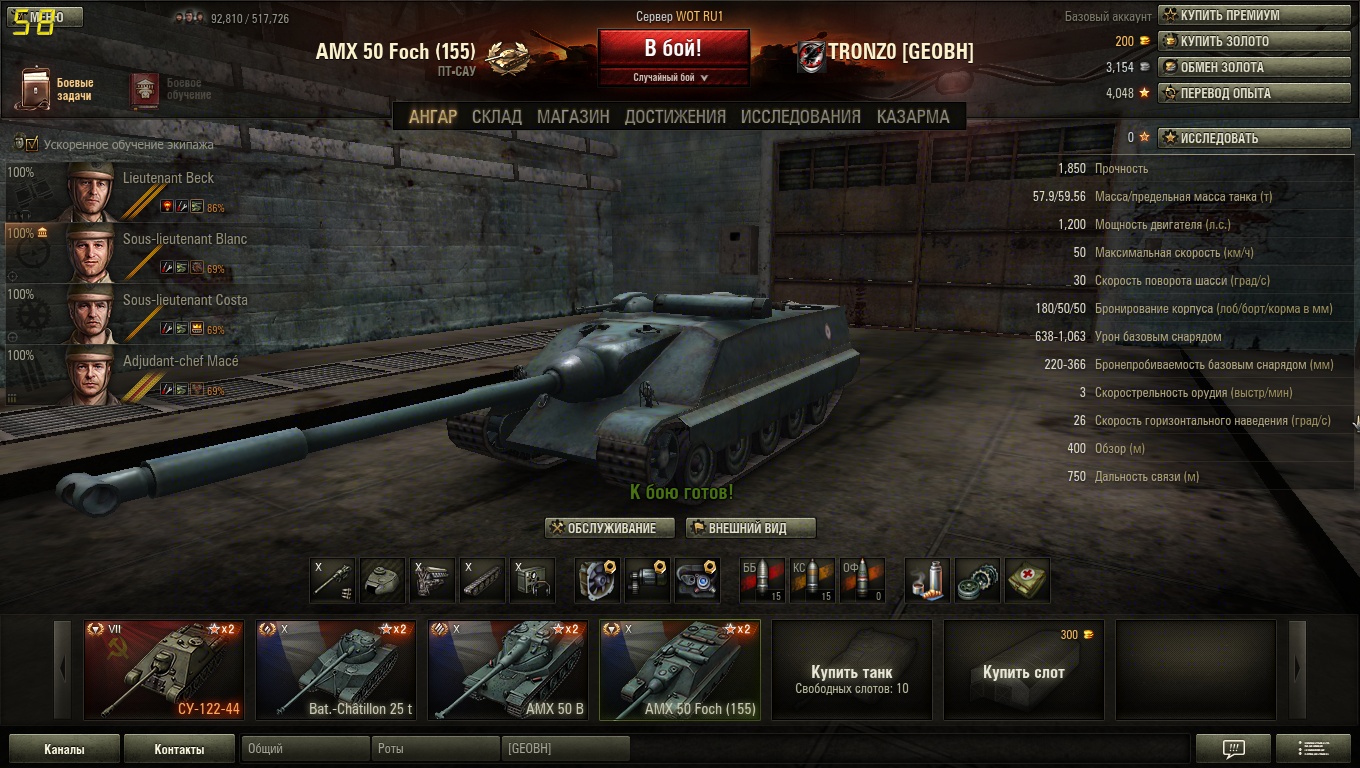Toggle the accelerated crew training checkbox
Screen dimensions: 1360x768
31,144
